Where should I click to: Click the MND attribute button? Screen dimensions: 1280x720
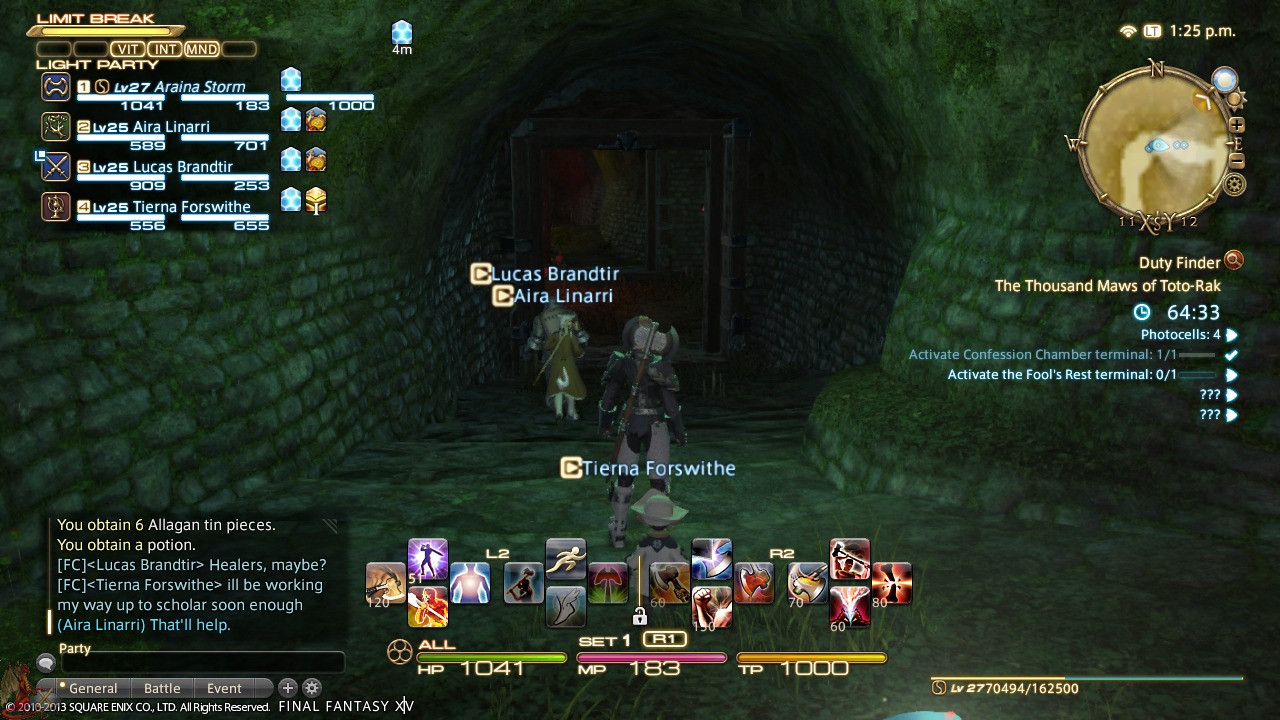[201, 48]
